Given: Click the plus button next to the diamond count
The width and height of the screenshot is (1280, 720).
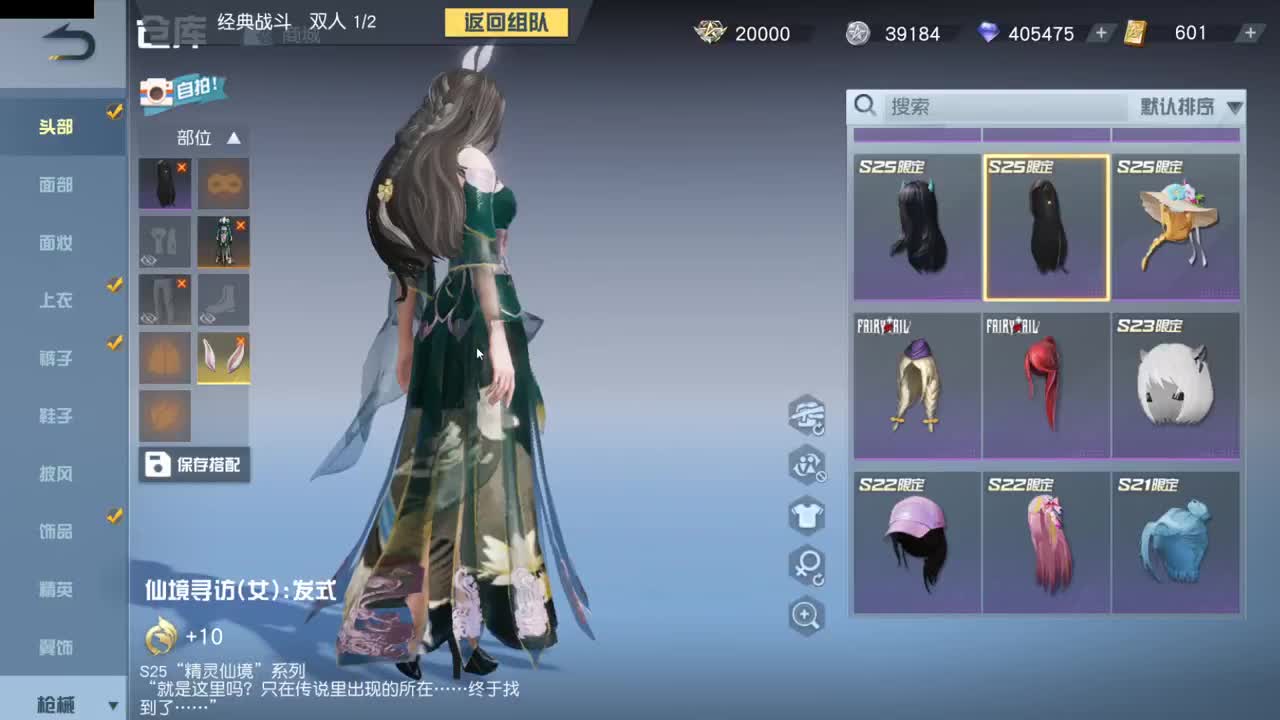Looking at the screenshot, I should coord(1100,33).
